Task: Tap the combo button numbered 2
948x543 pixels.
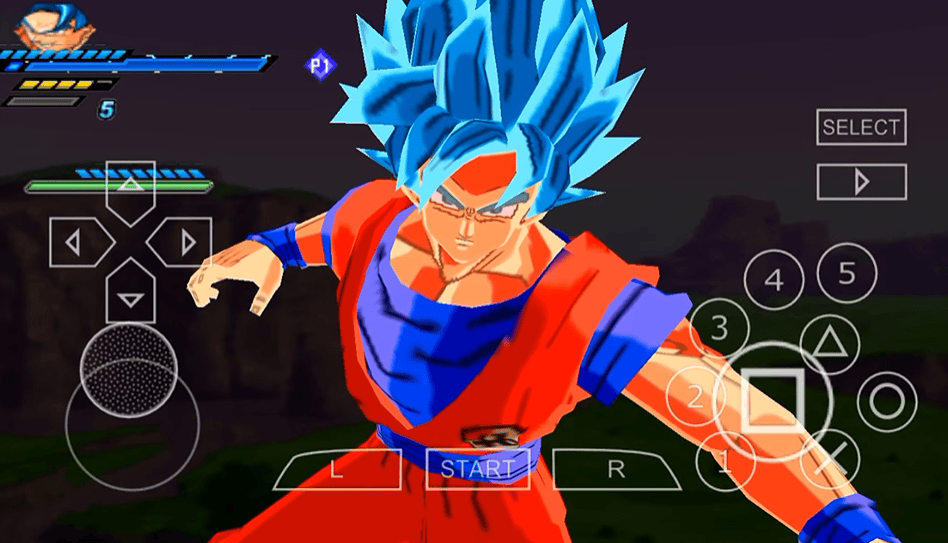Action: 695,397
